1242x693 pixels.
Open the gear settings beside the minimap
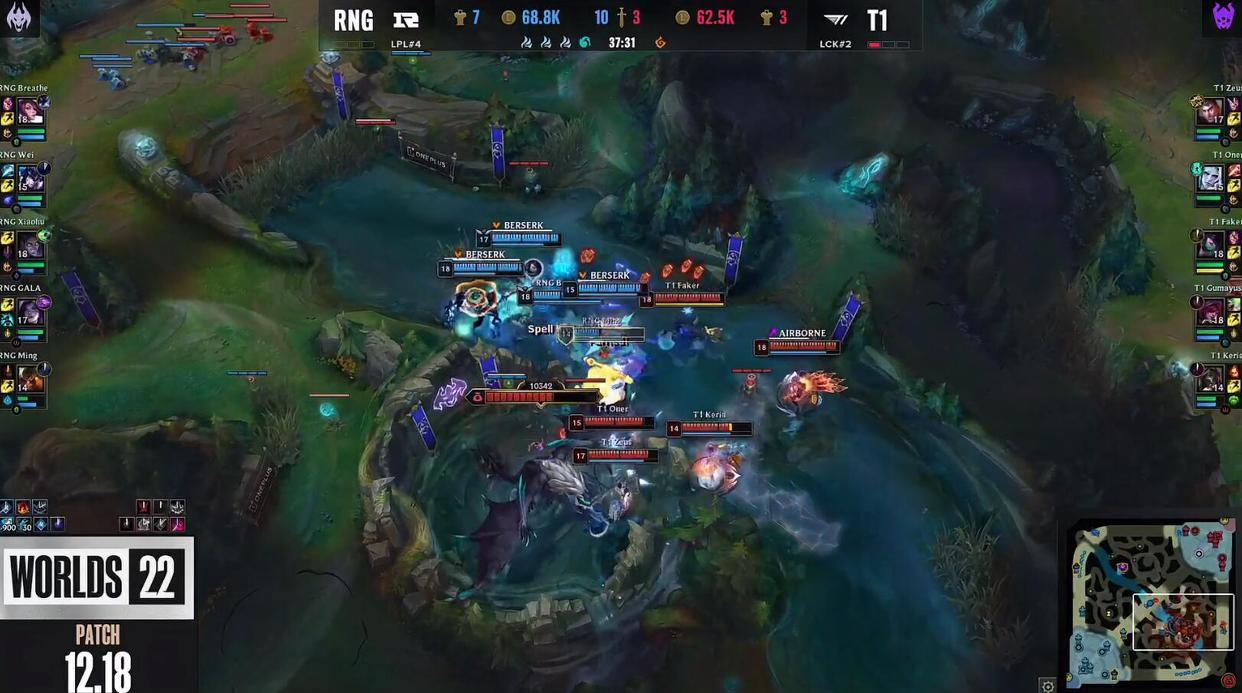tap(1047, 685)
